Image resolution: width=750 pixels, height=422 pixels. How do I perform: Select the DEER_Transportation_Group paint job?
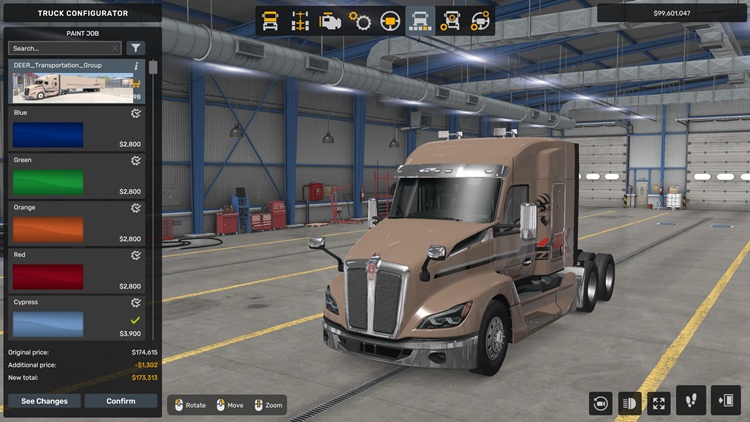pos(77,81)
